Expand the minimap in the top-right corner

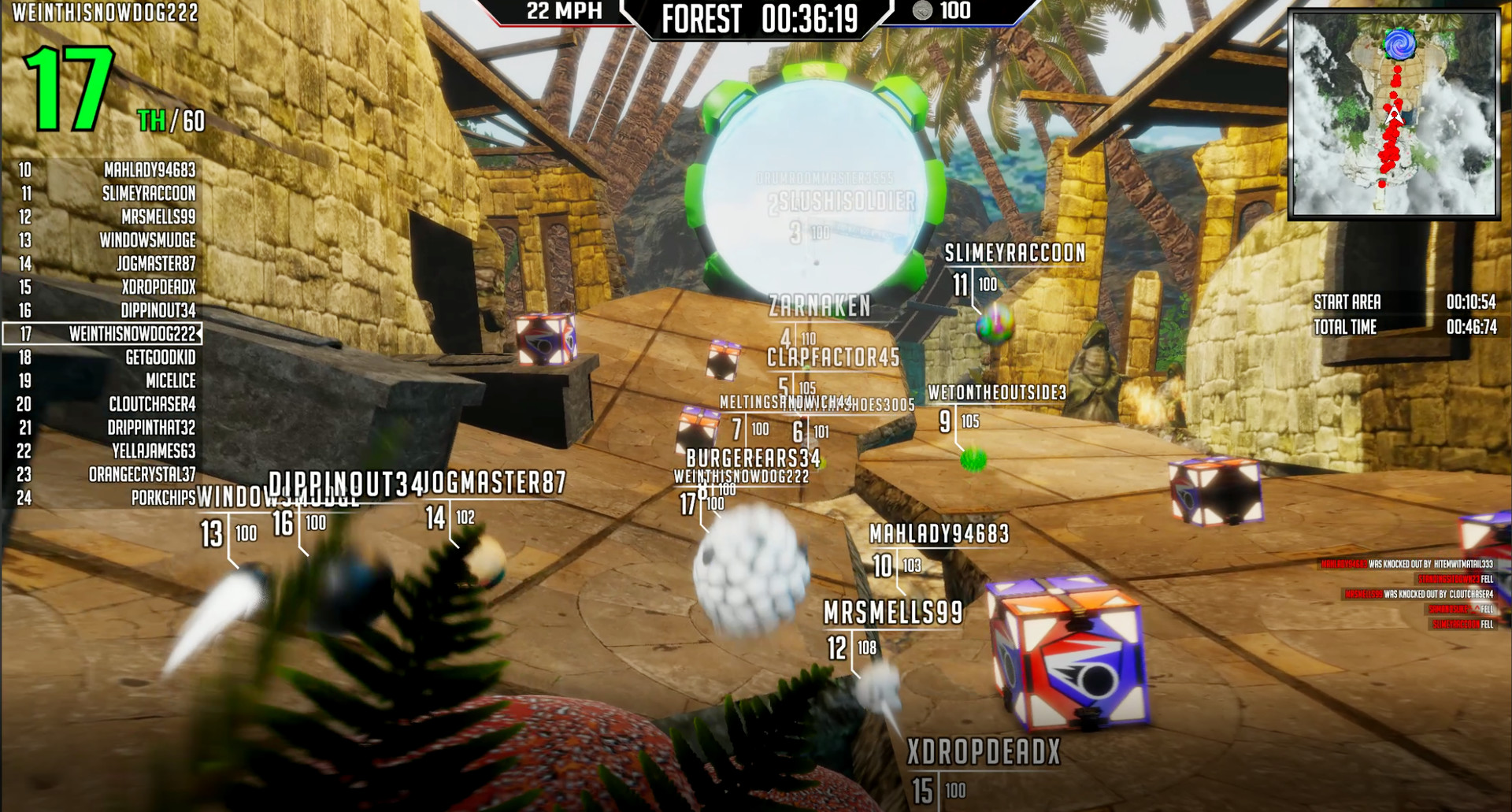coord(1397,114)
